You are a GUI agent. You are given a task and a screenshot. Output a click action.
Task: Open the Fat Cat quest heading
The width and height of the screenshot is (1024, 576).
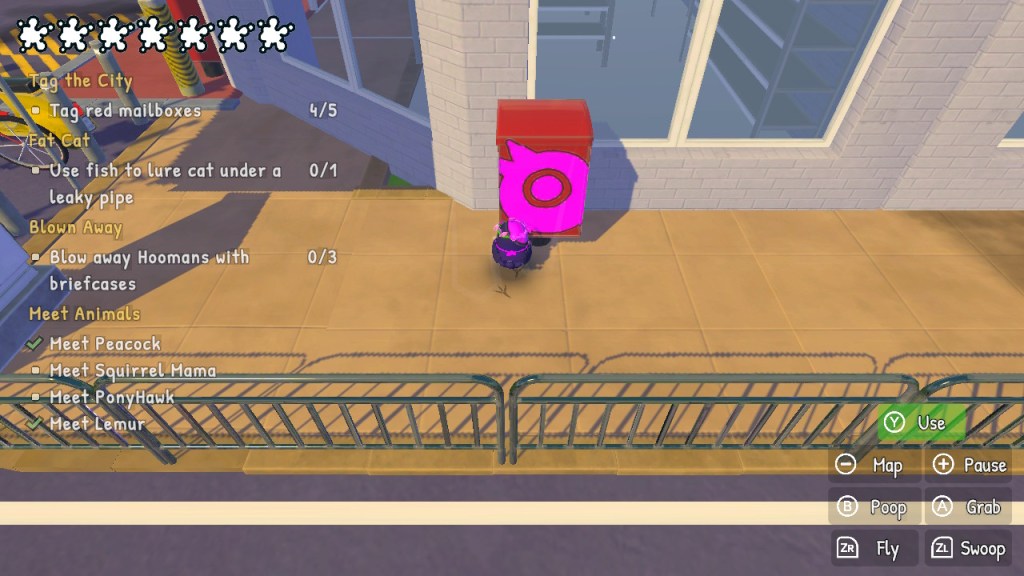(x=60, y=140)
